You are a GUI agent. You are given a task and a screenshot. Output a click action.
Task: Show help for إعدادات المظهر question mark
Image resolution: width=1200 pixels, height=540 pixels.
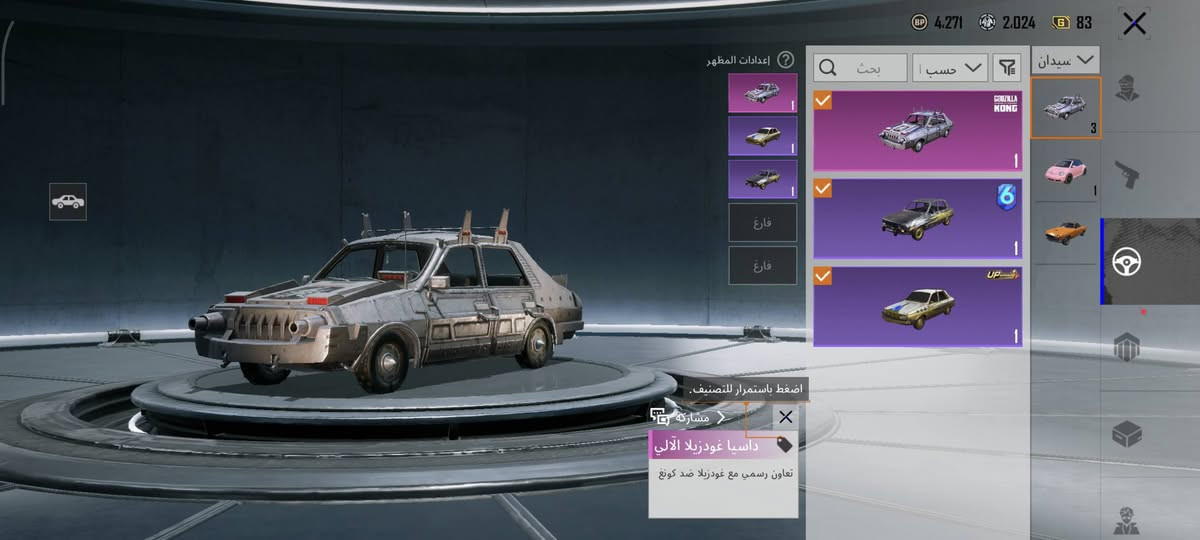pyautogui.click(x=786, y=60)
